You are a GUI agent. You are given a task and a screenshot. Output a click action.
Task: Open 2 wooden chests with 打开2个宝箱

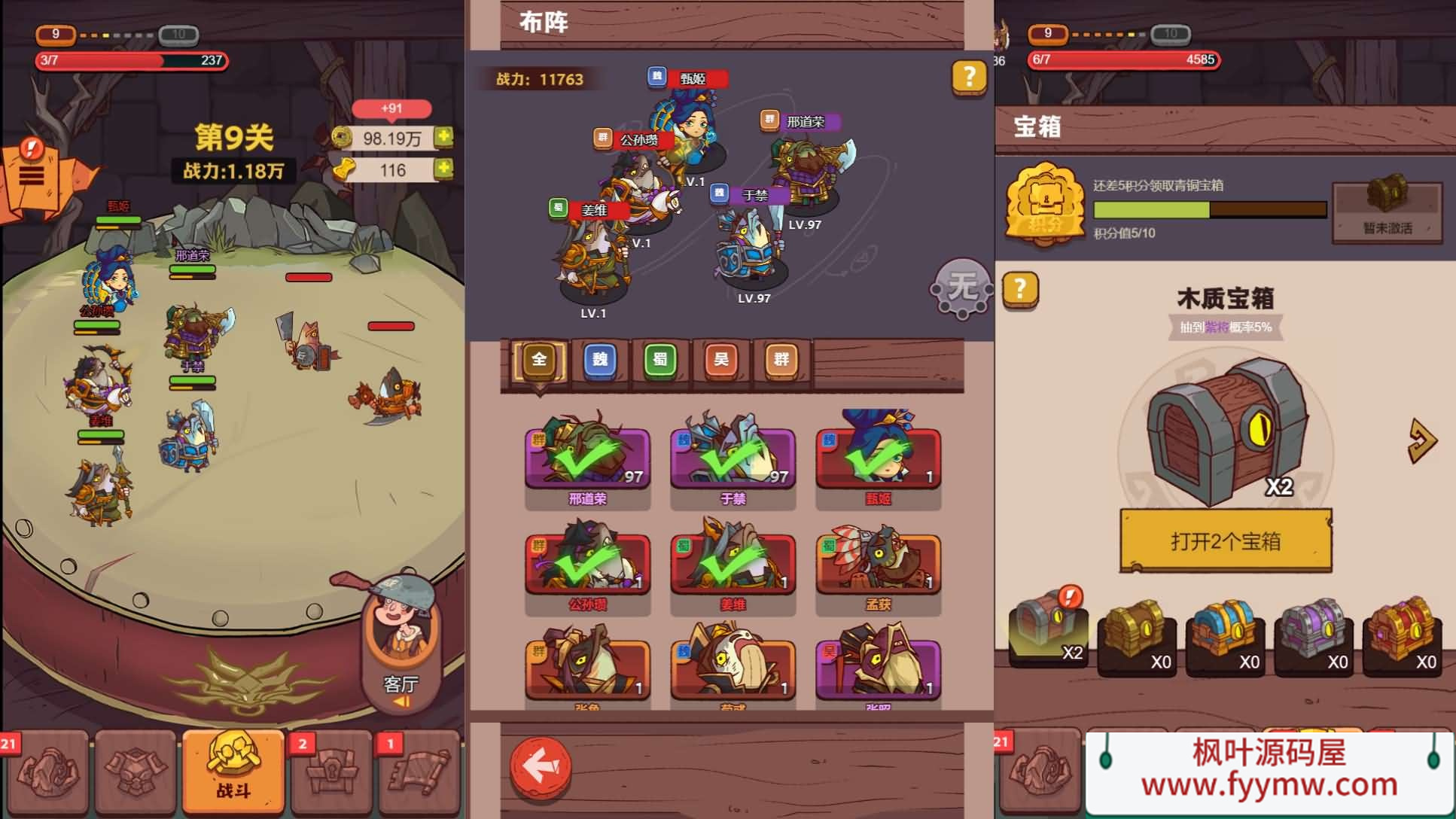pos(1226,540)
